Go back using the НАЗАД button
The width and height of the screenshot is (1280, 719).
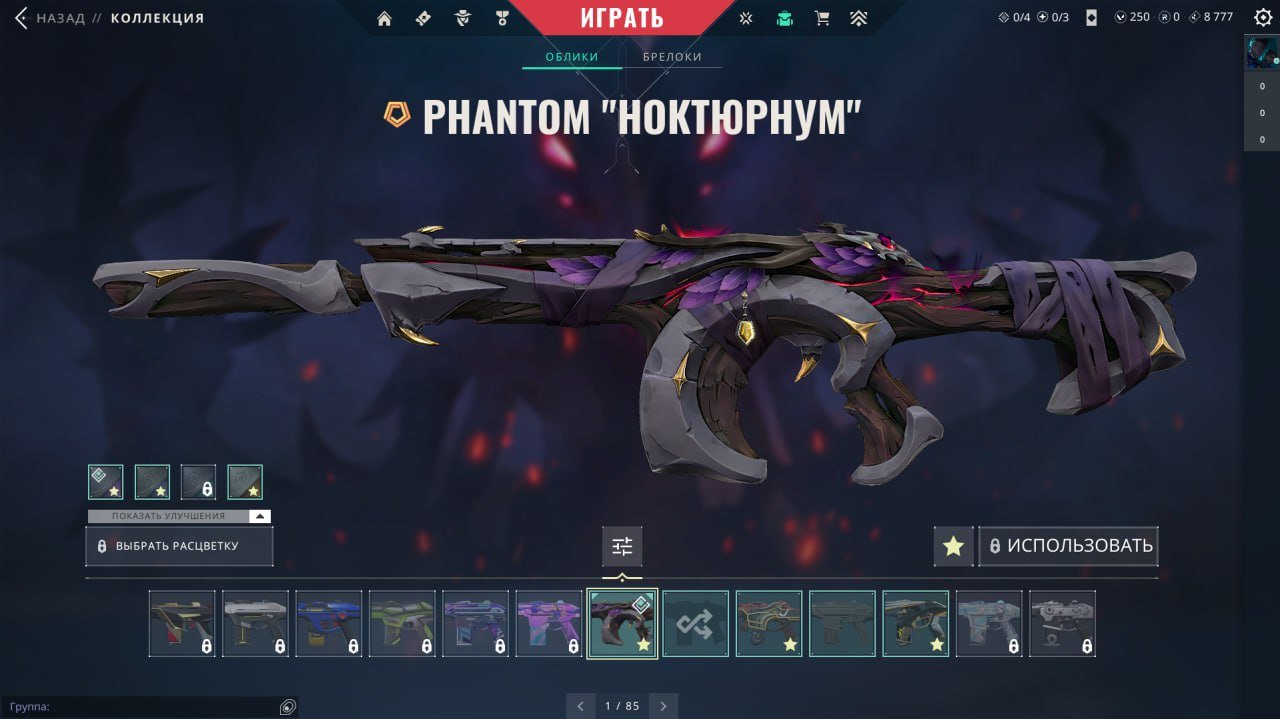tap(50, 18)
